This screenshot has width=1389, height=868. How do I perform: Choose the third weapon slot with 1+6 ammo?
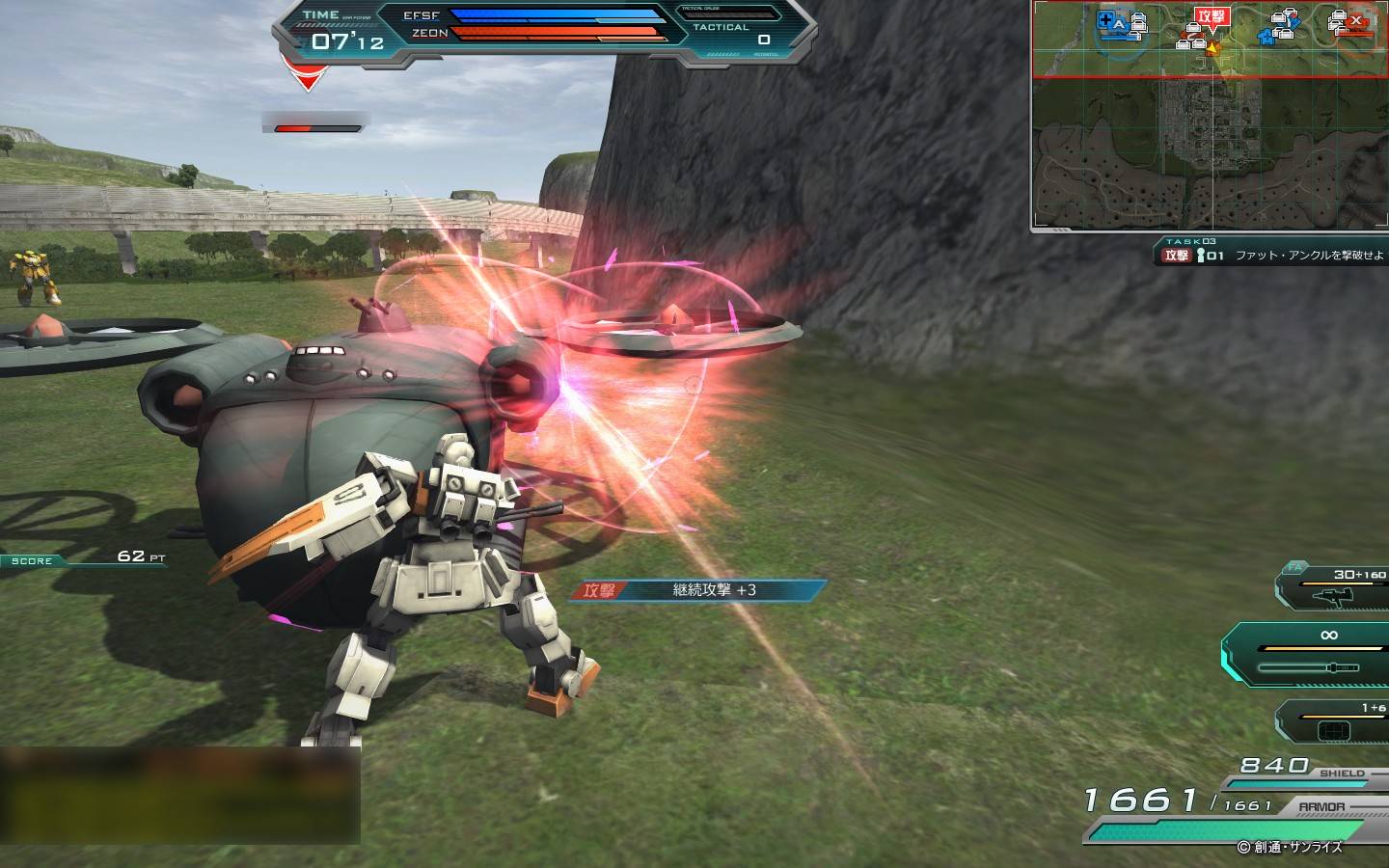click(x=1336, y=723)
